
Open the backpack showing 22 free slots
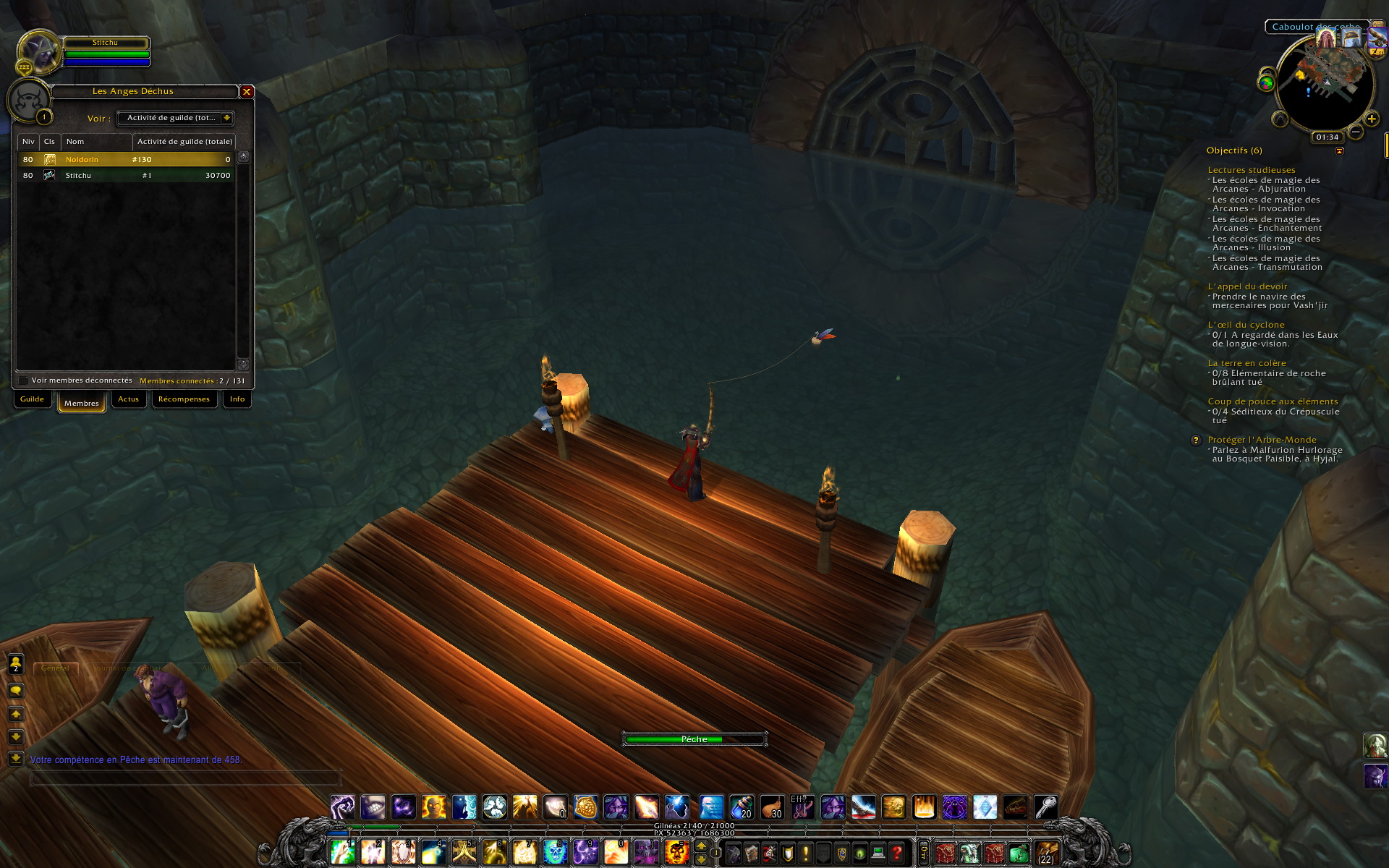(1046, 853)
